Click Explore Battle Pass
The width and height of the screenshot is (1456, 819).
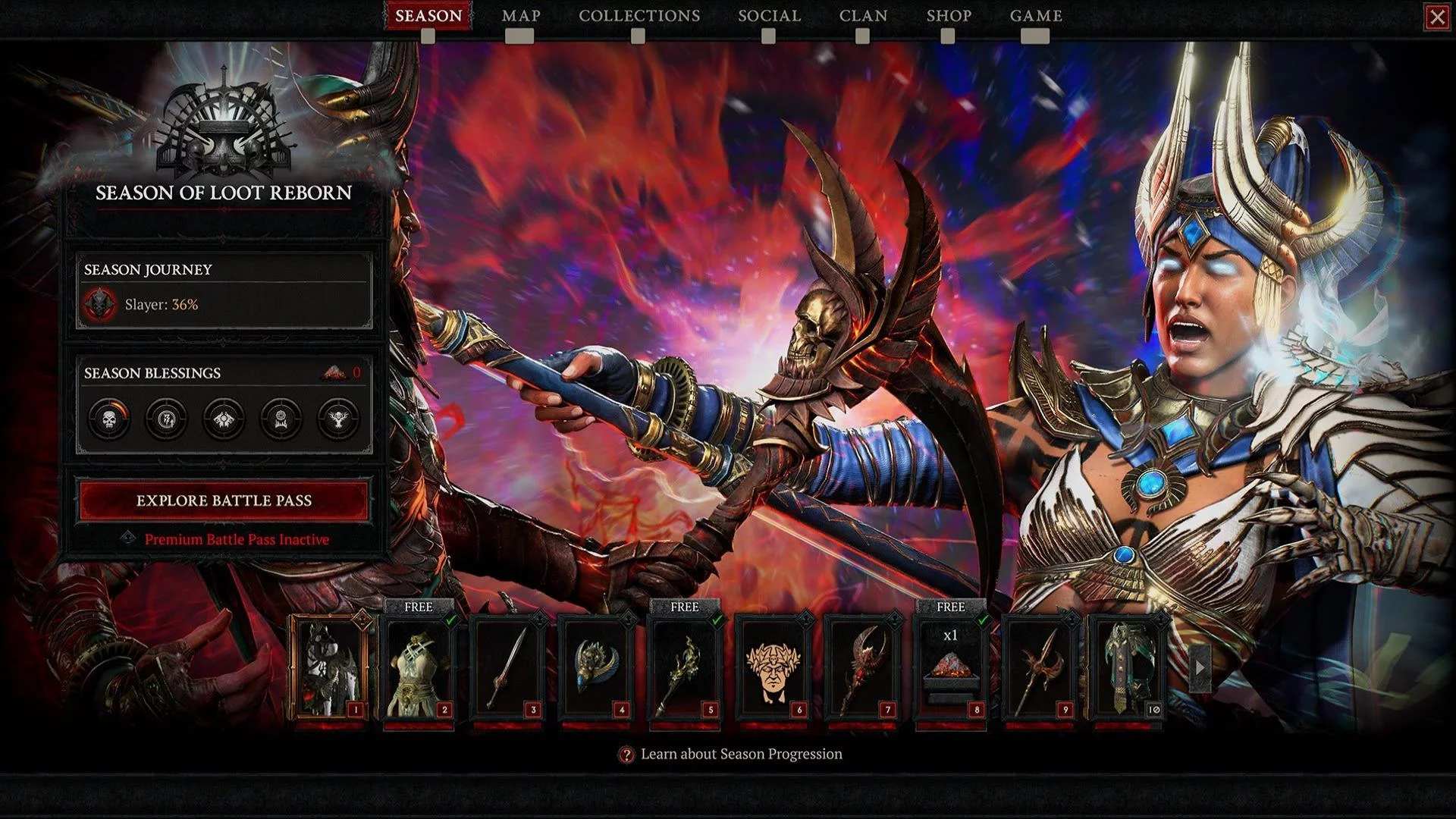tap(224, 500)
